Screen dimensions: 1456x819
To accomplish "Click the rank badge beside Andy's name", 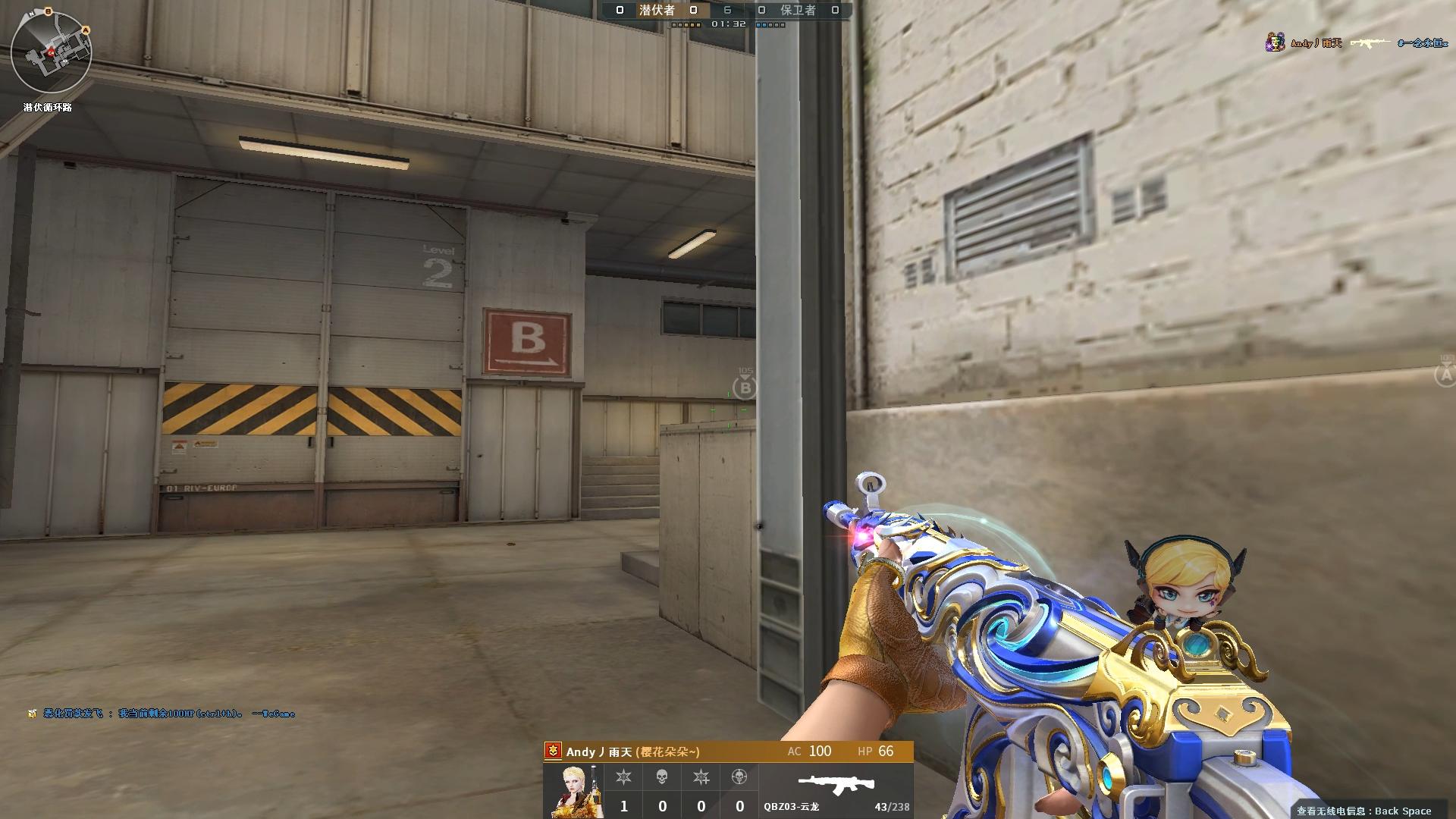I will point(554,752).
